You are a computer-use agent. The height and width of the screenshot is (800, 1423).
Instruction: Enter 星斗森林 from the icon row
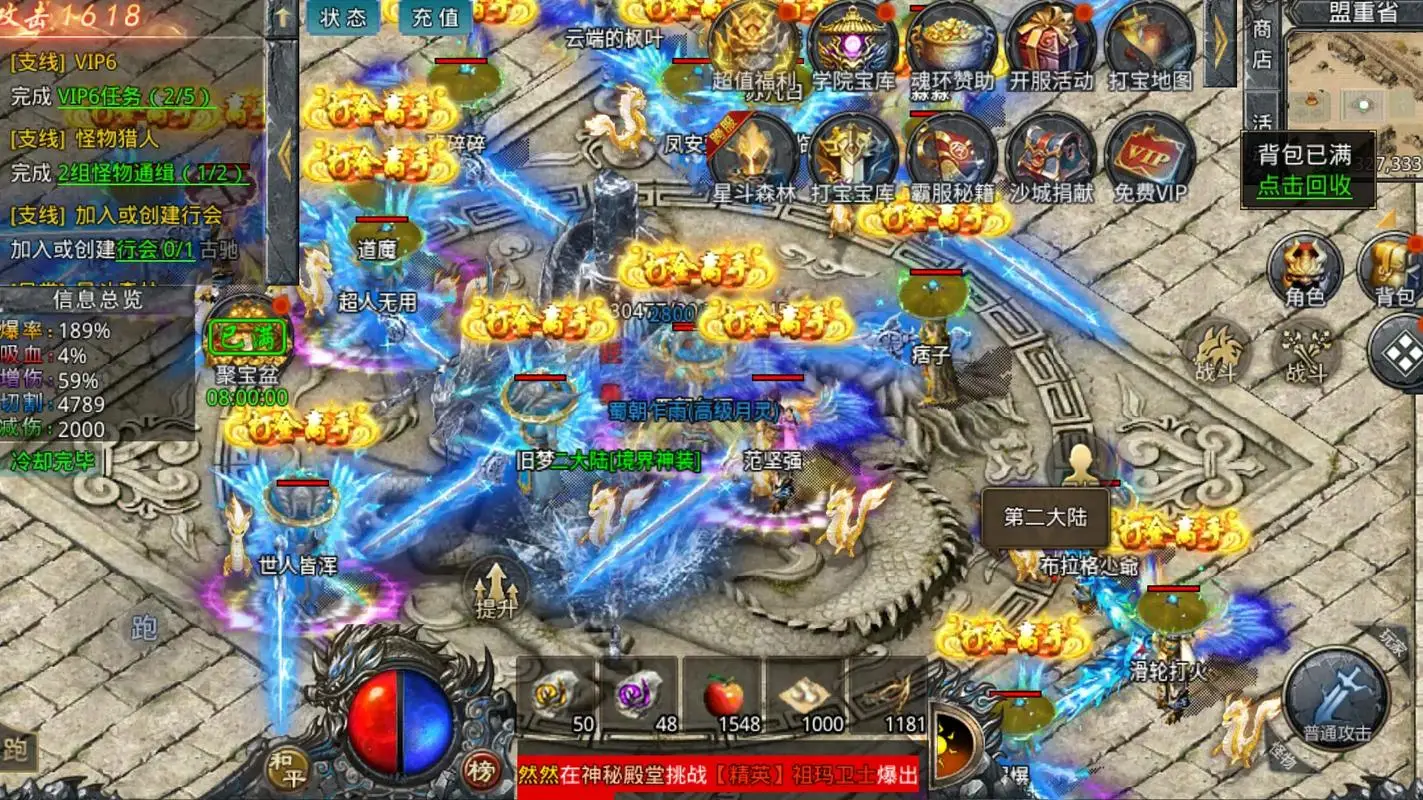753,156
